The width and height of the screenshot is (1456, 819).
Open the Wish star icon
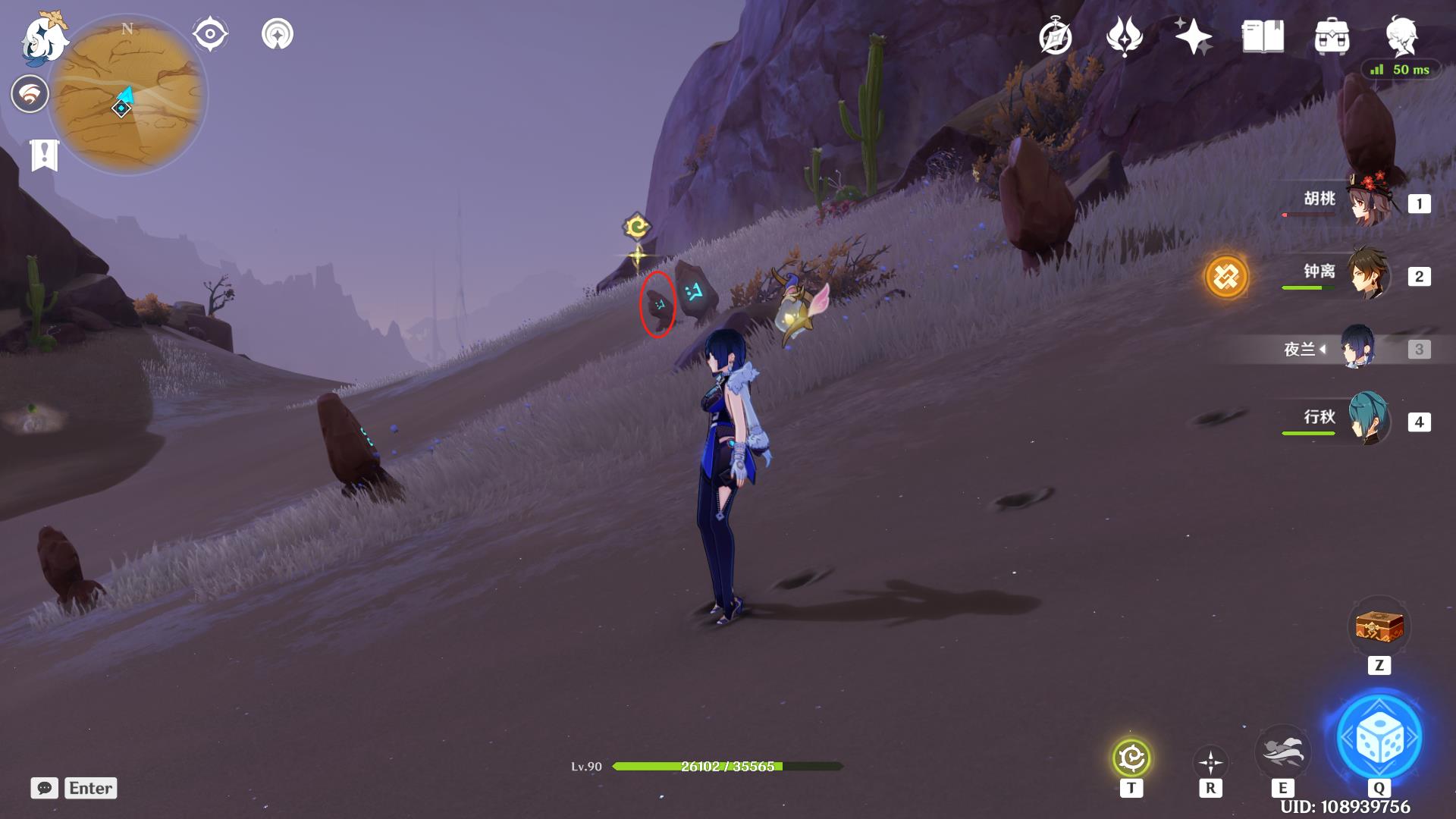[1193, 37]
